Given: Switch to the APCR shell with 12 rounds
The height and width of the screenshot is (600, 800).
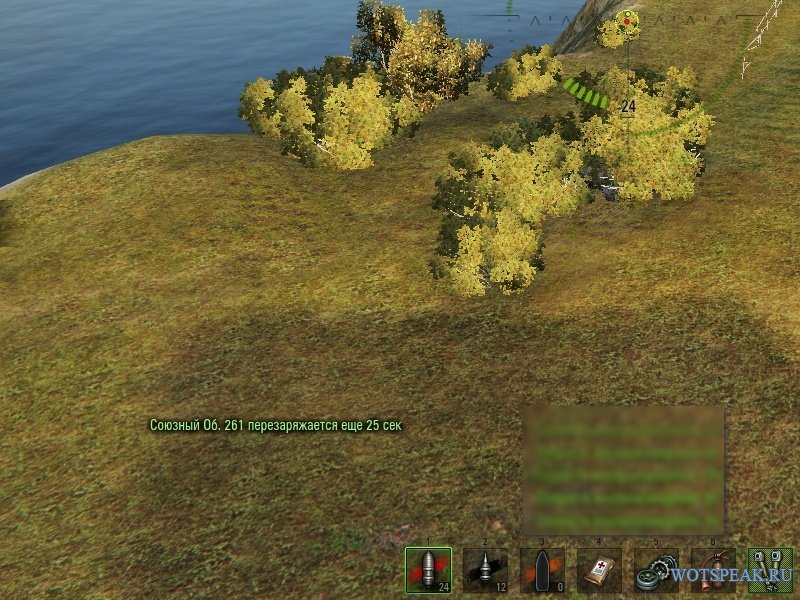Looking at the screenshot, I should click(x=485, y=570).
